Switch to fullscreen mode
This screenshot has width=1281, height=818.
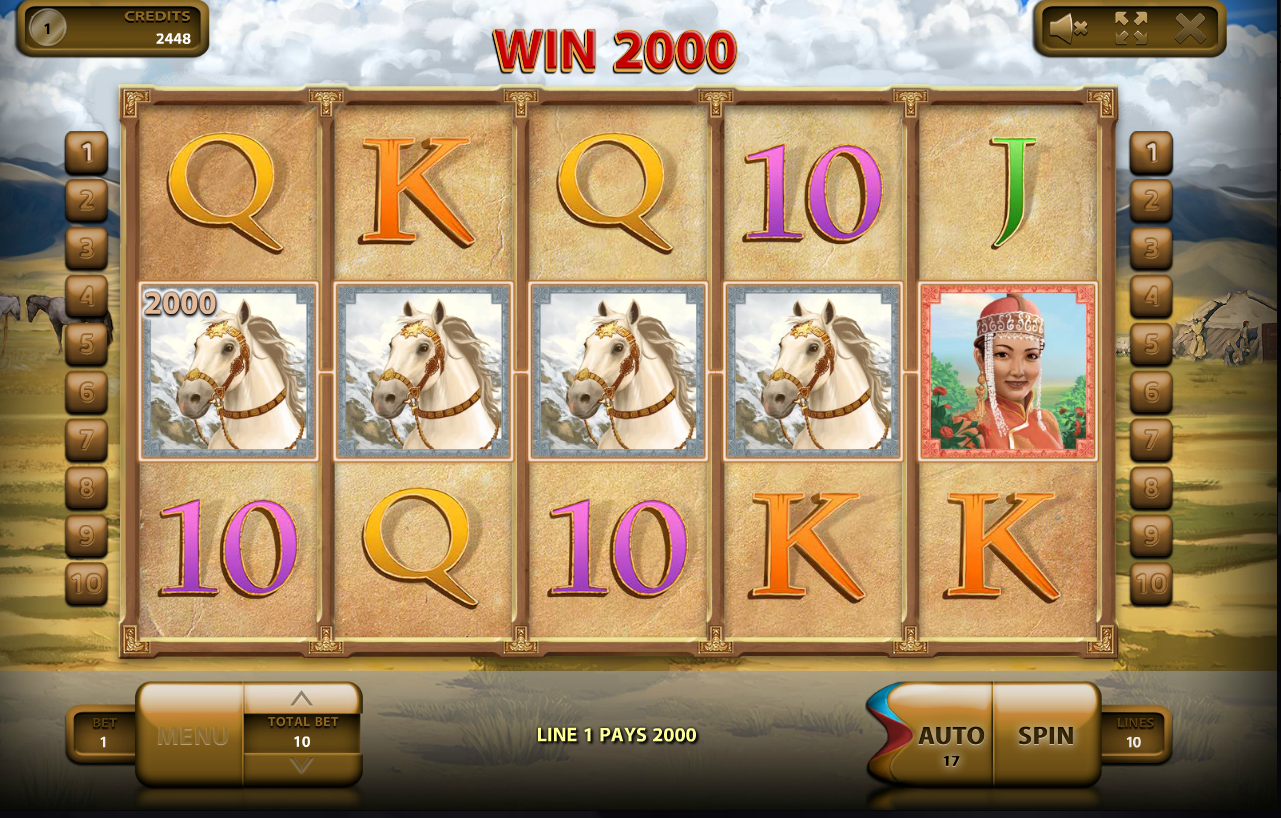pyautogui.click(x=1130, y=29)
